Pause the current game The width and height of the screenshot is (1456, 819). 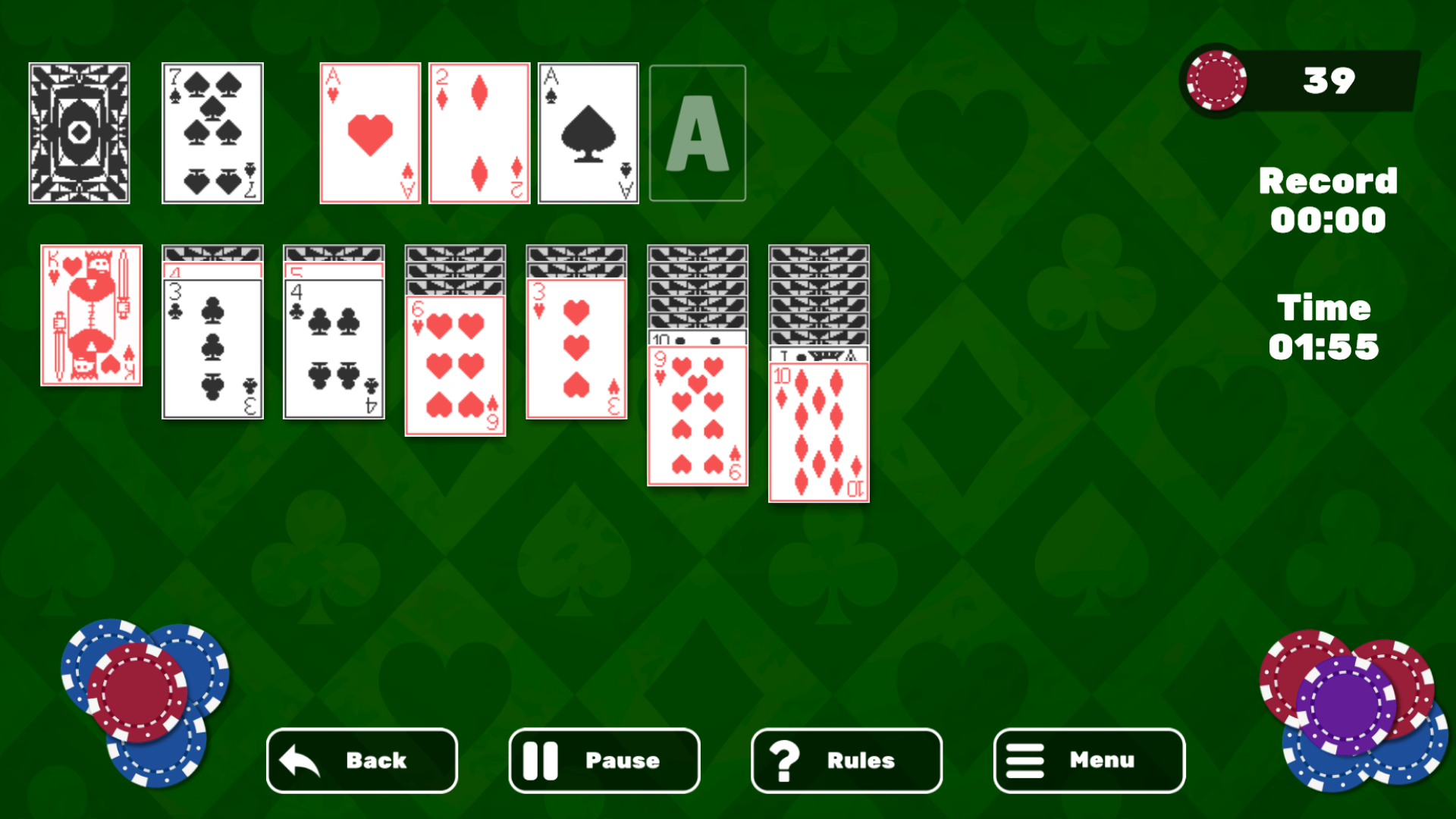pos(603,761)
